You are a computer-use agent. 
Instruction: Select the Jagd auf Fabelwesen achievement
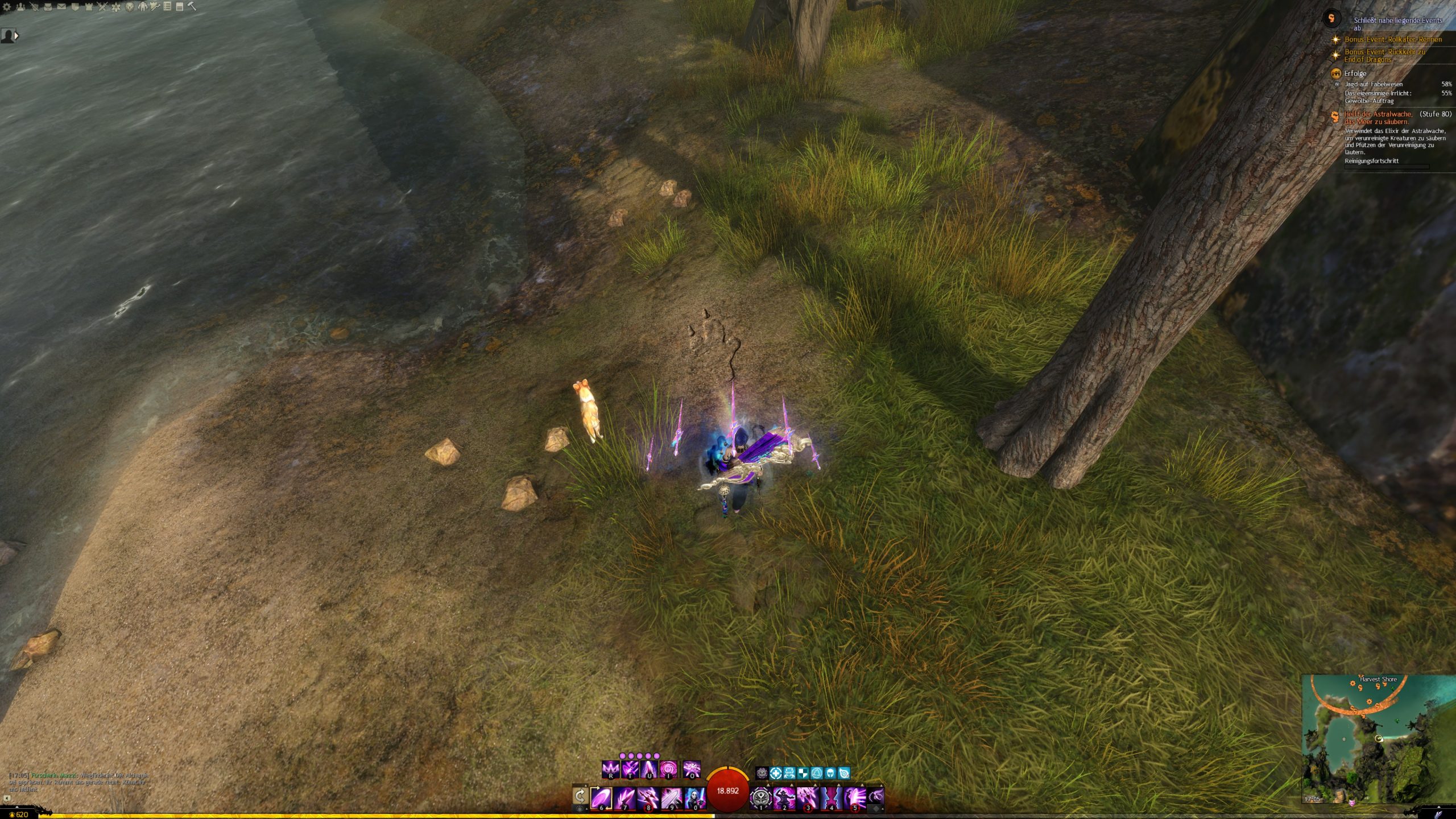pyautogui.click(x=1373, y=84)
